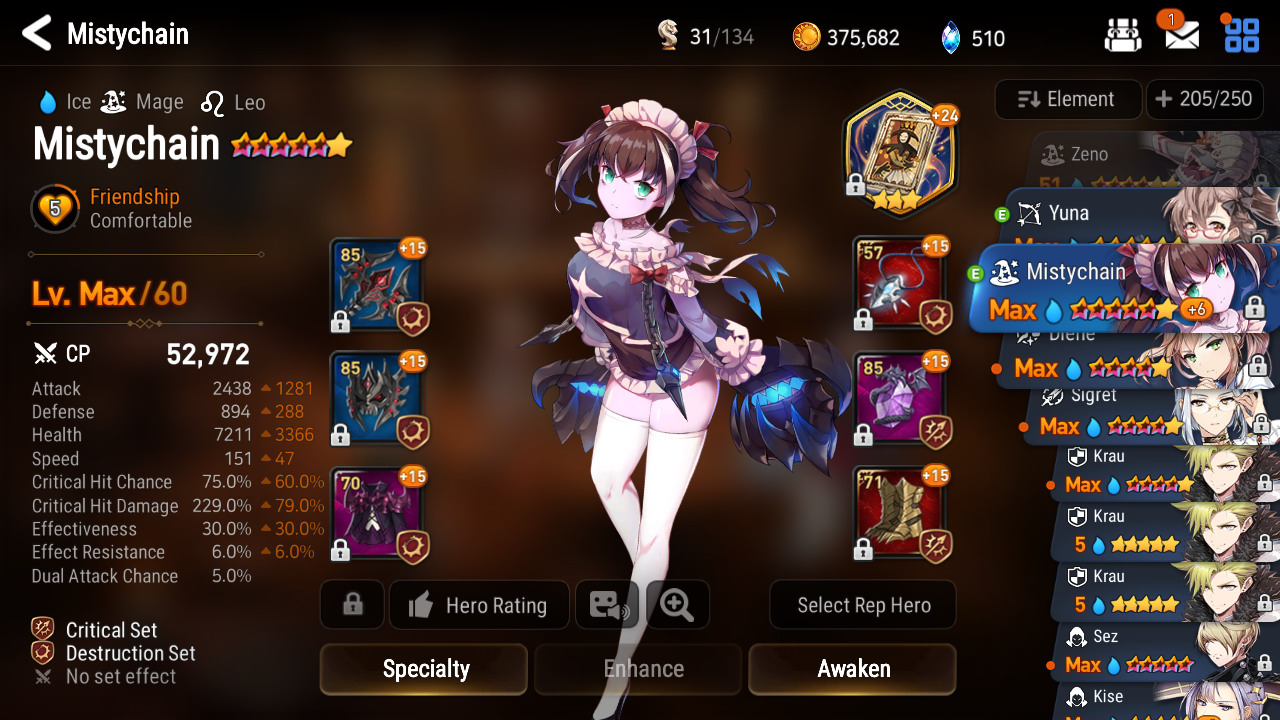The image size is (1280, 720).
Task: Choose Select Rep Hero
Action: pos(863,605)
